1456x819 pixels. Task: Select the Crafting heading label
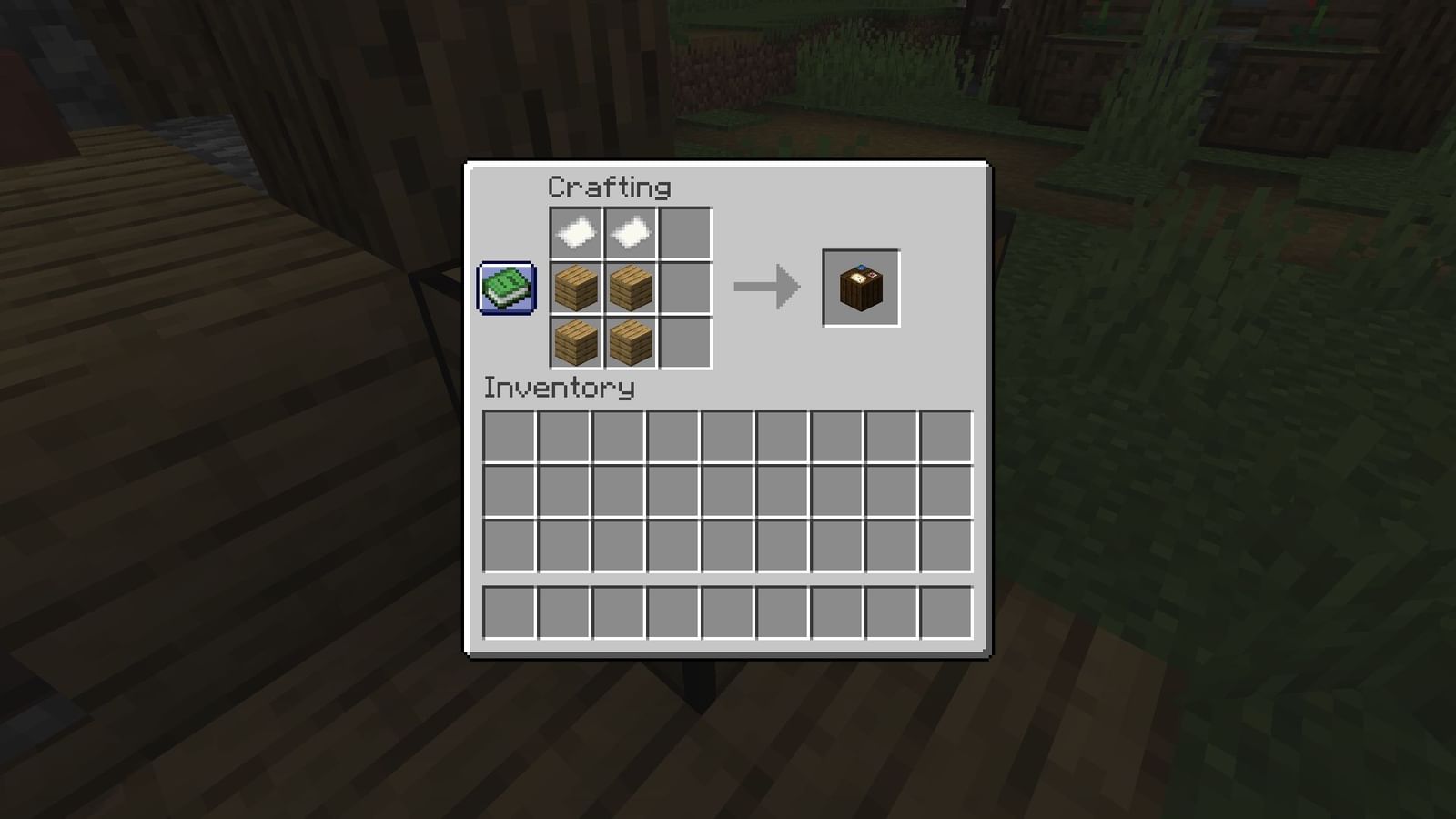tap(608, 187)
